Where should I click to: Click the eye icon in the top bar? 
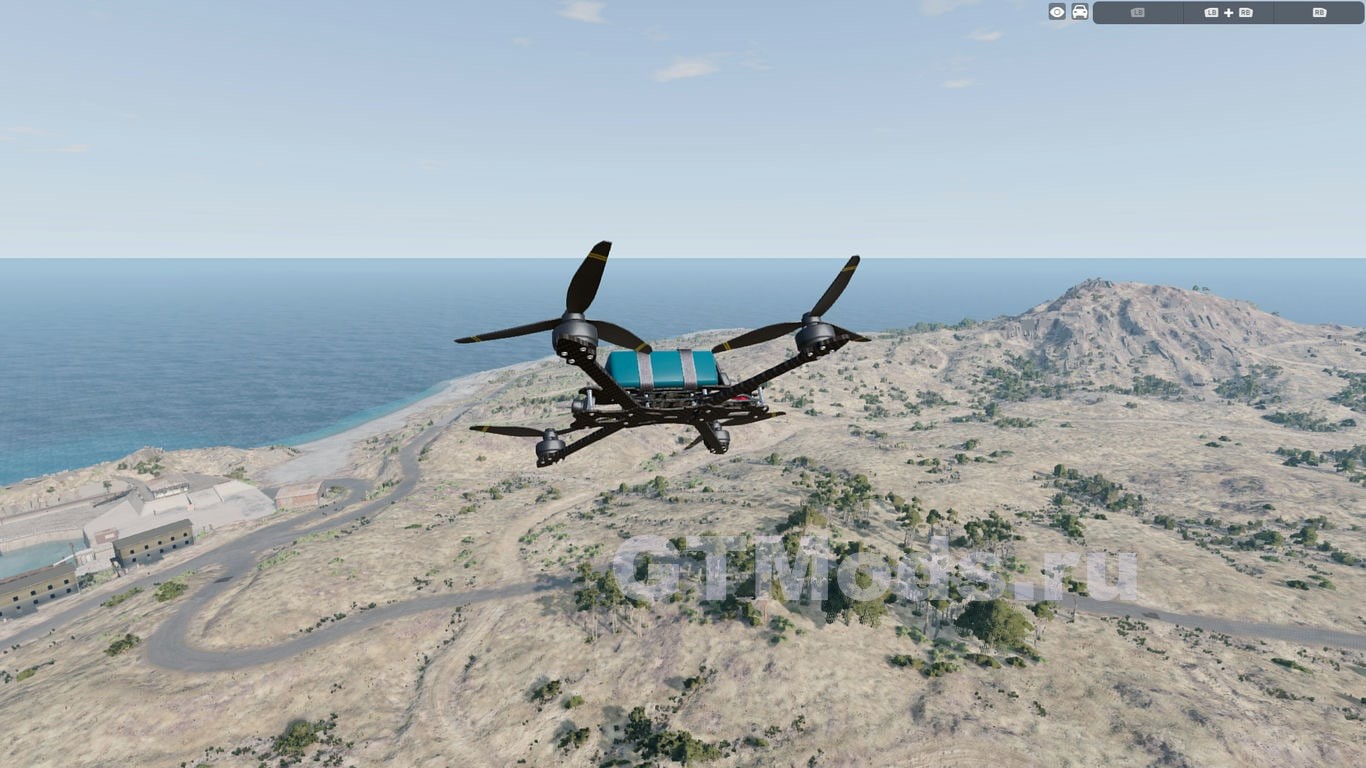(1057, 12)
